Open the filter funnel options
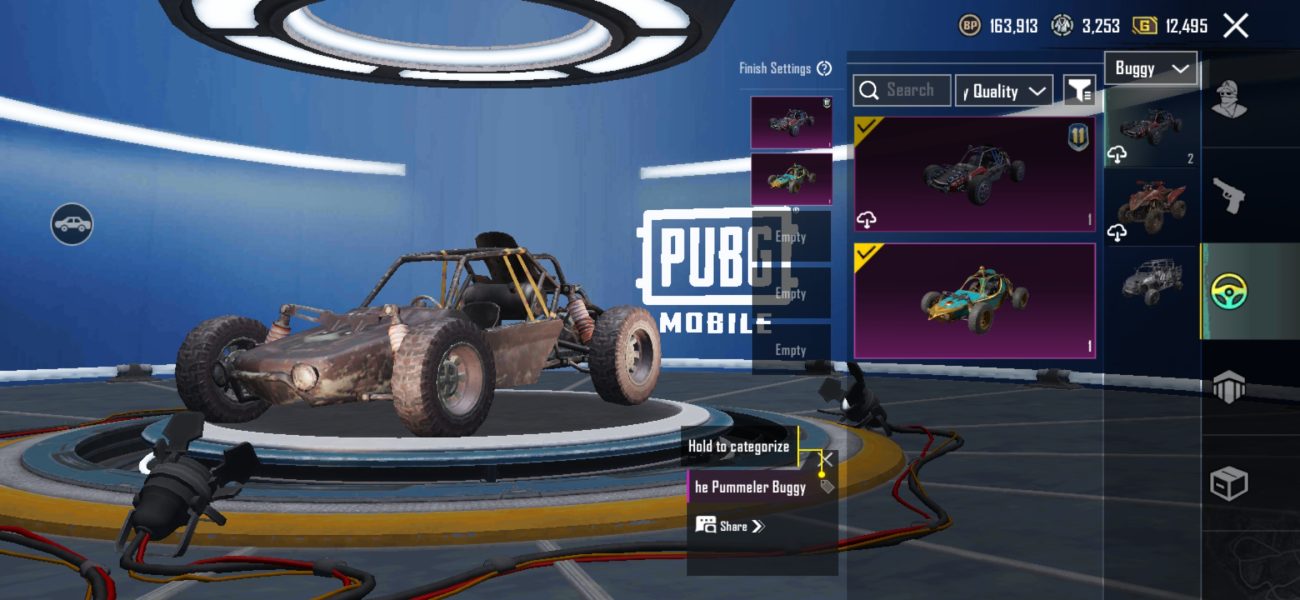The image size is (1300, 600). (1079, 91)
